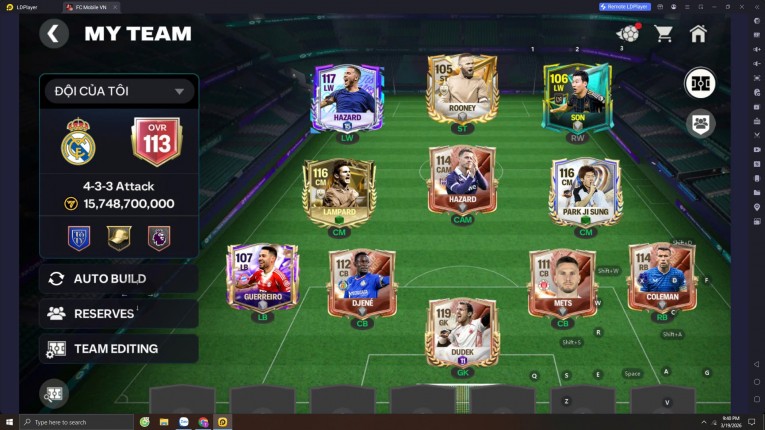This screenshot has width=765, height=430.
Task: Select the Hazard LW player card
Action: click(347, 98)
